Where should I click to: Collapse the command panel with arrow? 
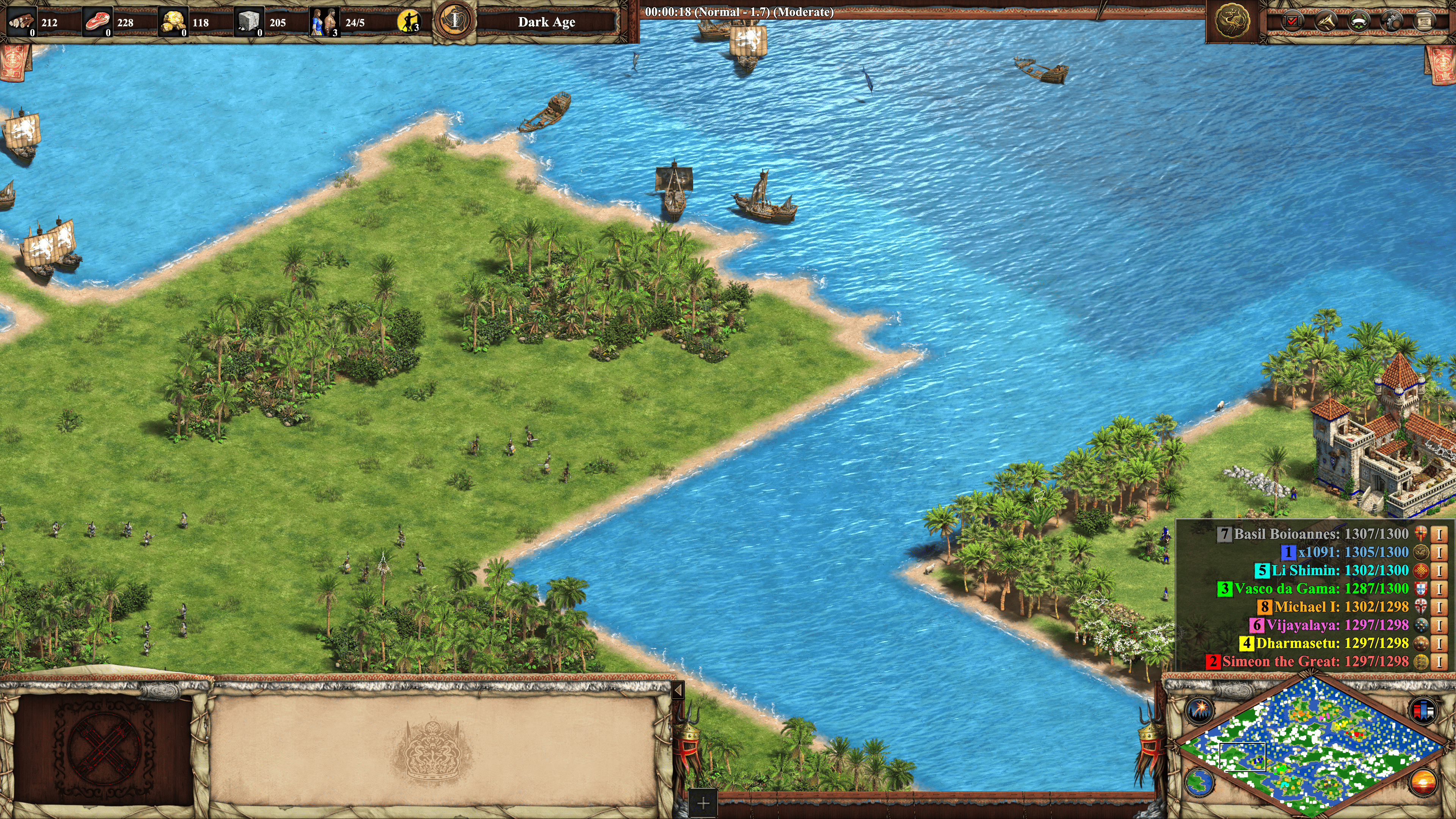[678, 690]
